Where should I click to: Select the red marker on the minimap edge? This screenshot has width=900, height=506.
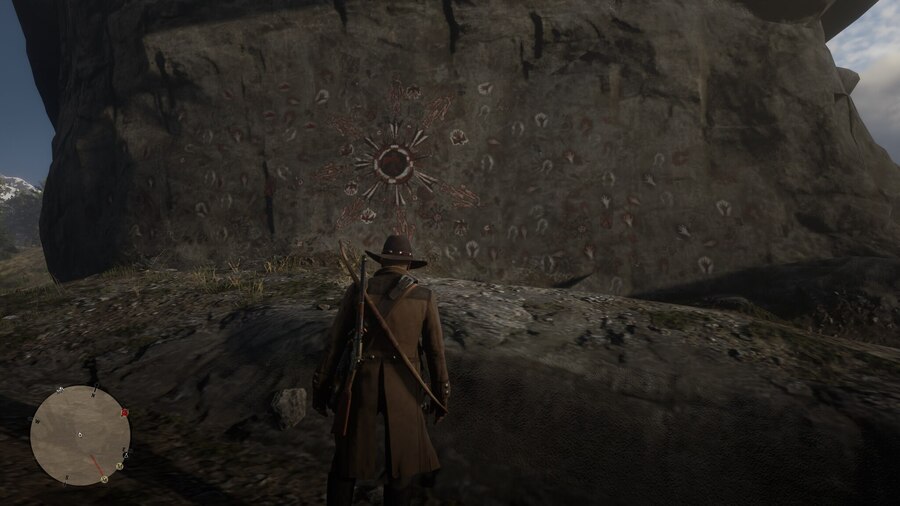pyautogui.click(x=124, y=412)
